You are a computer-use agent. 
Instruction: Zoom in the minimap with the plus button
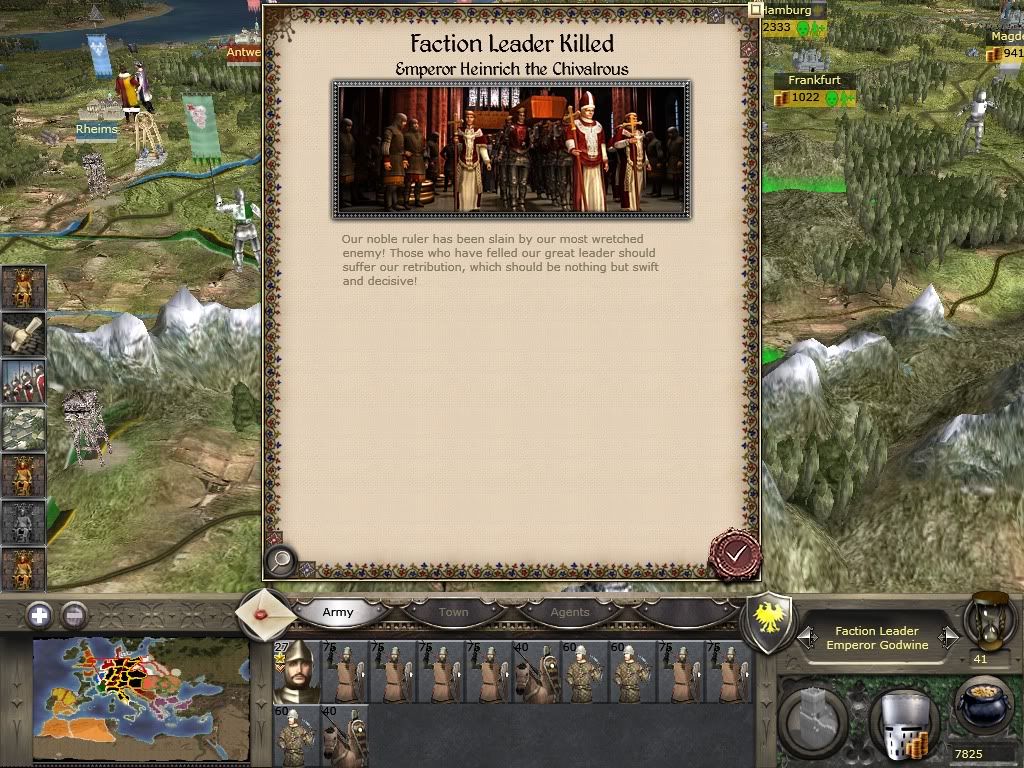39,615
